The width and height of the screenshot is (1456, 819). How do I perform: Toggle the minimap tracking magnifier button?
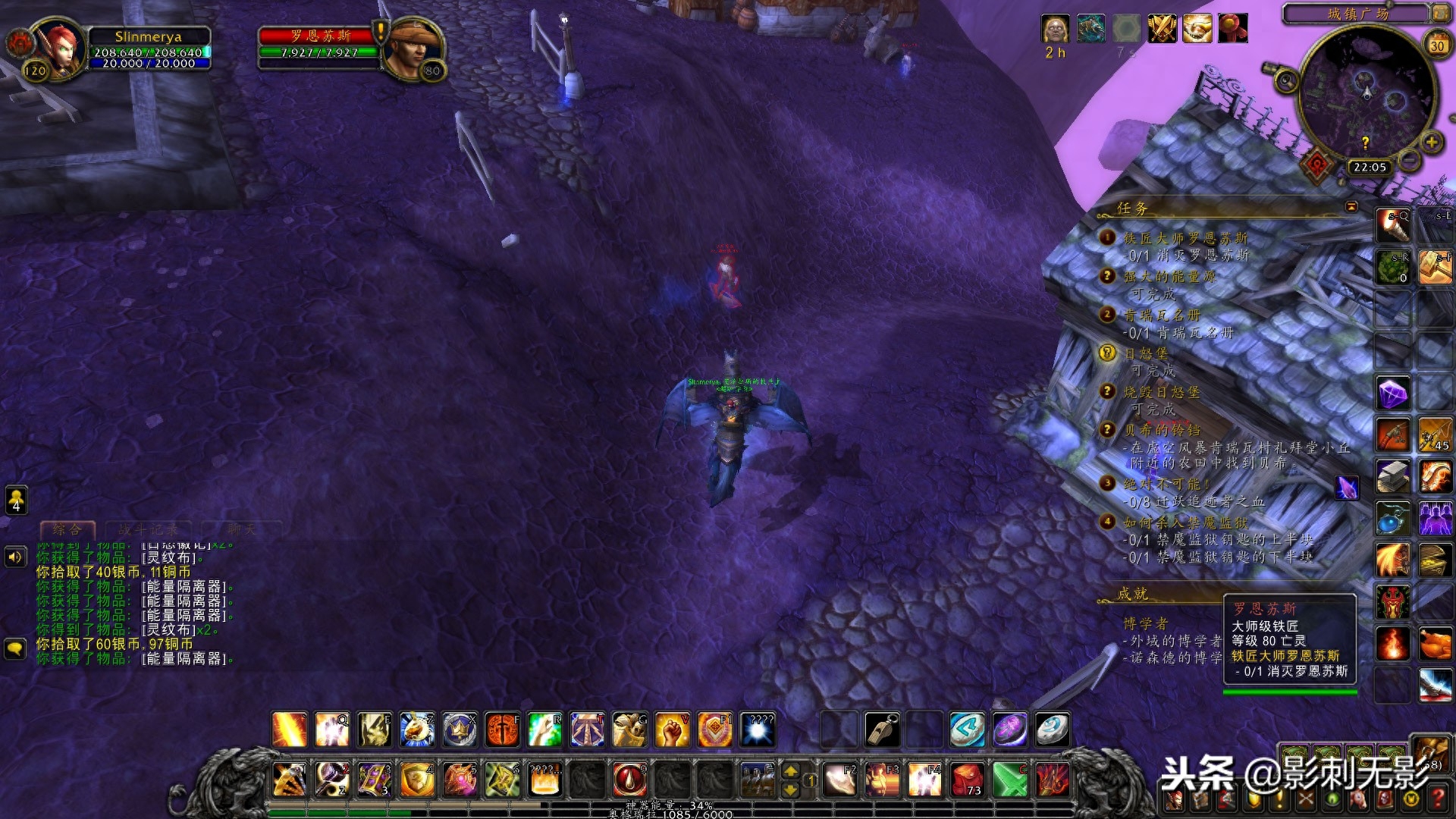point(1285,79)
